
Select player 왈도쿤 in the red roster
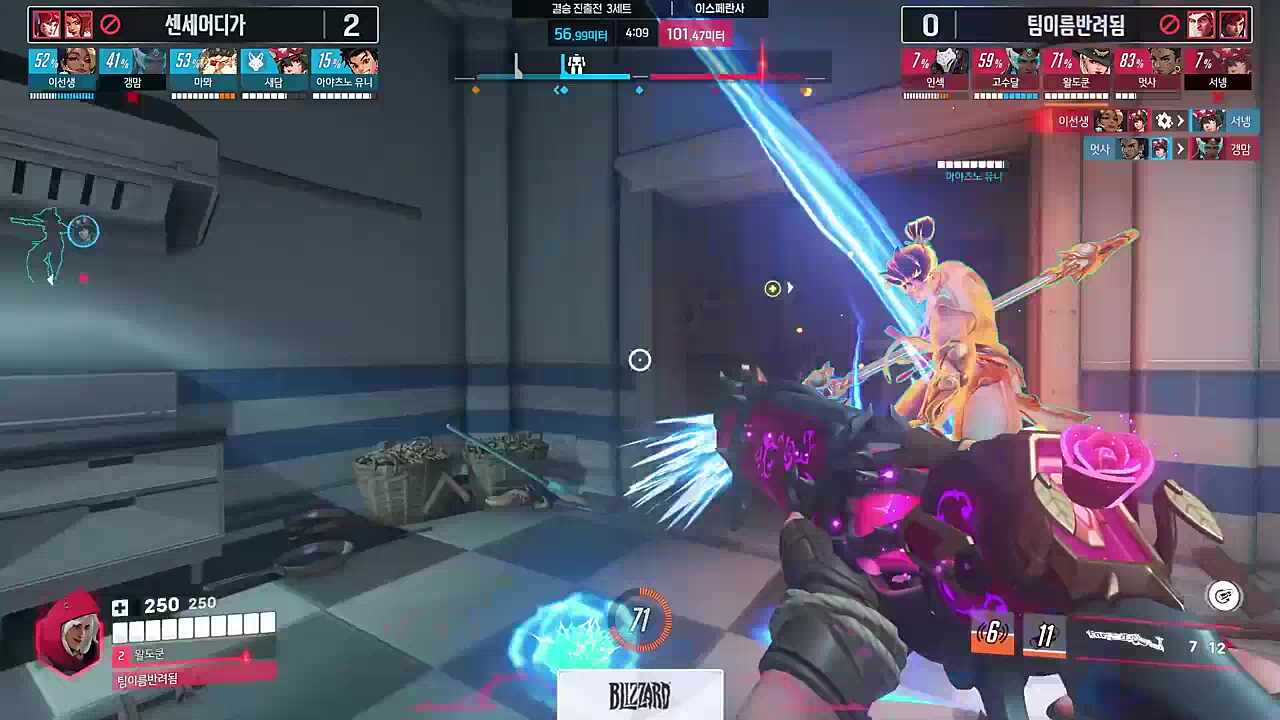coord(1077,68)
